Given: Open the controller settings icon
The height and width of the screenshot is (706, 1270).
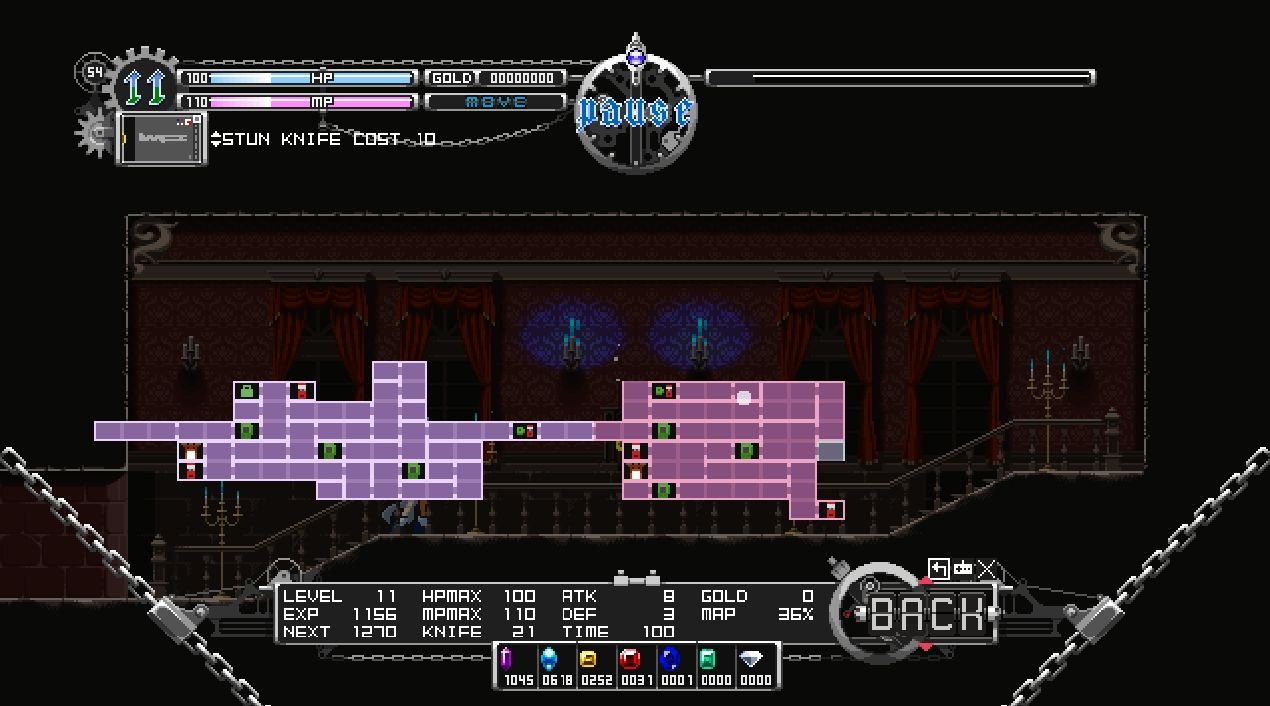Looking at the screenshot, I should (x=963, y=569).
